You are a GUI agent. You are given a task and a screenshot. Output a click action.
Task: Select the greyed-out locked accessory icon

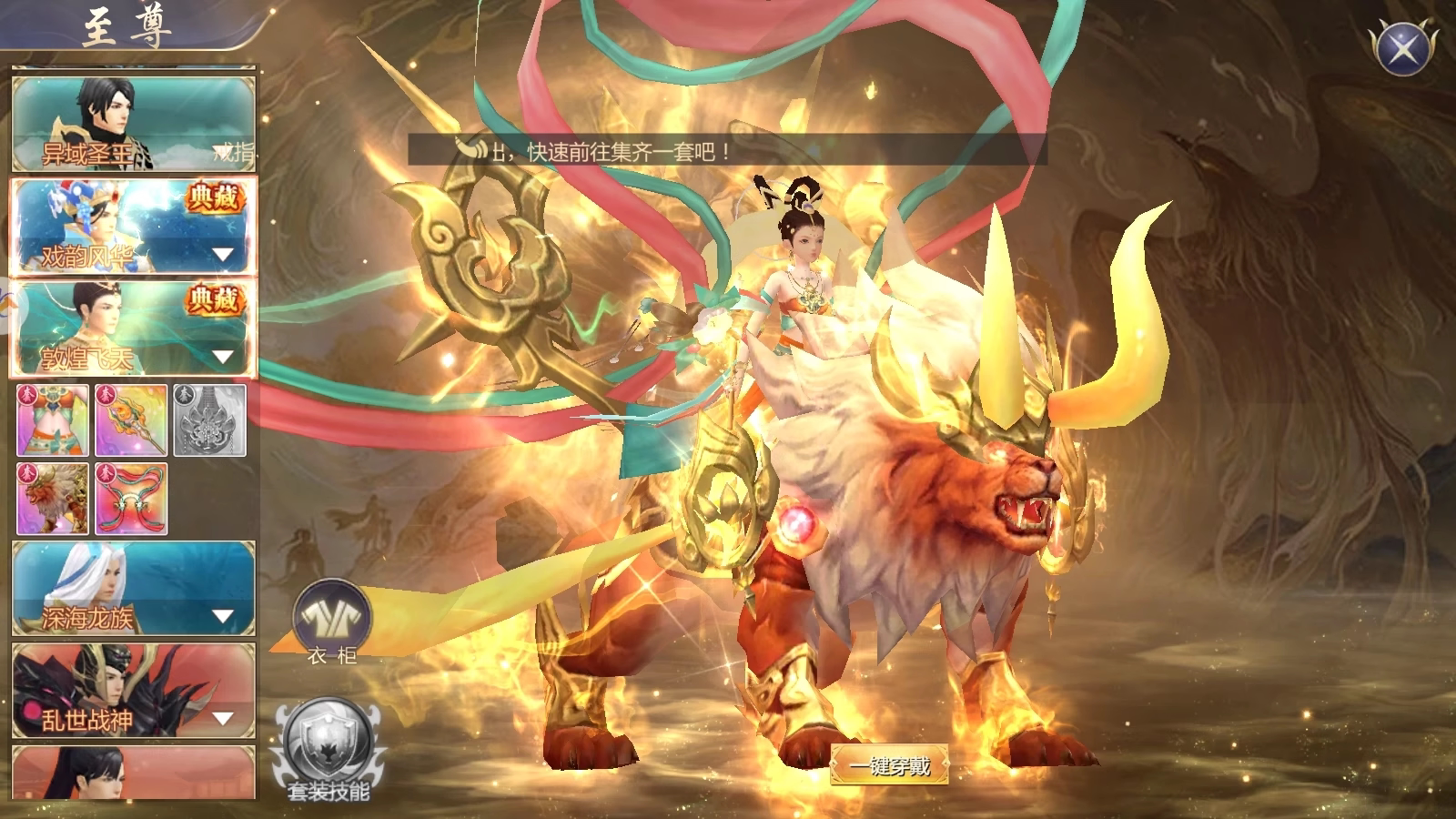pyautogui.click(x=209, y=420)
